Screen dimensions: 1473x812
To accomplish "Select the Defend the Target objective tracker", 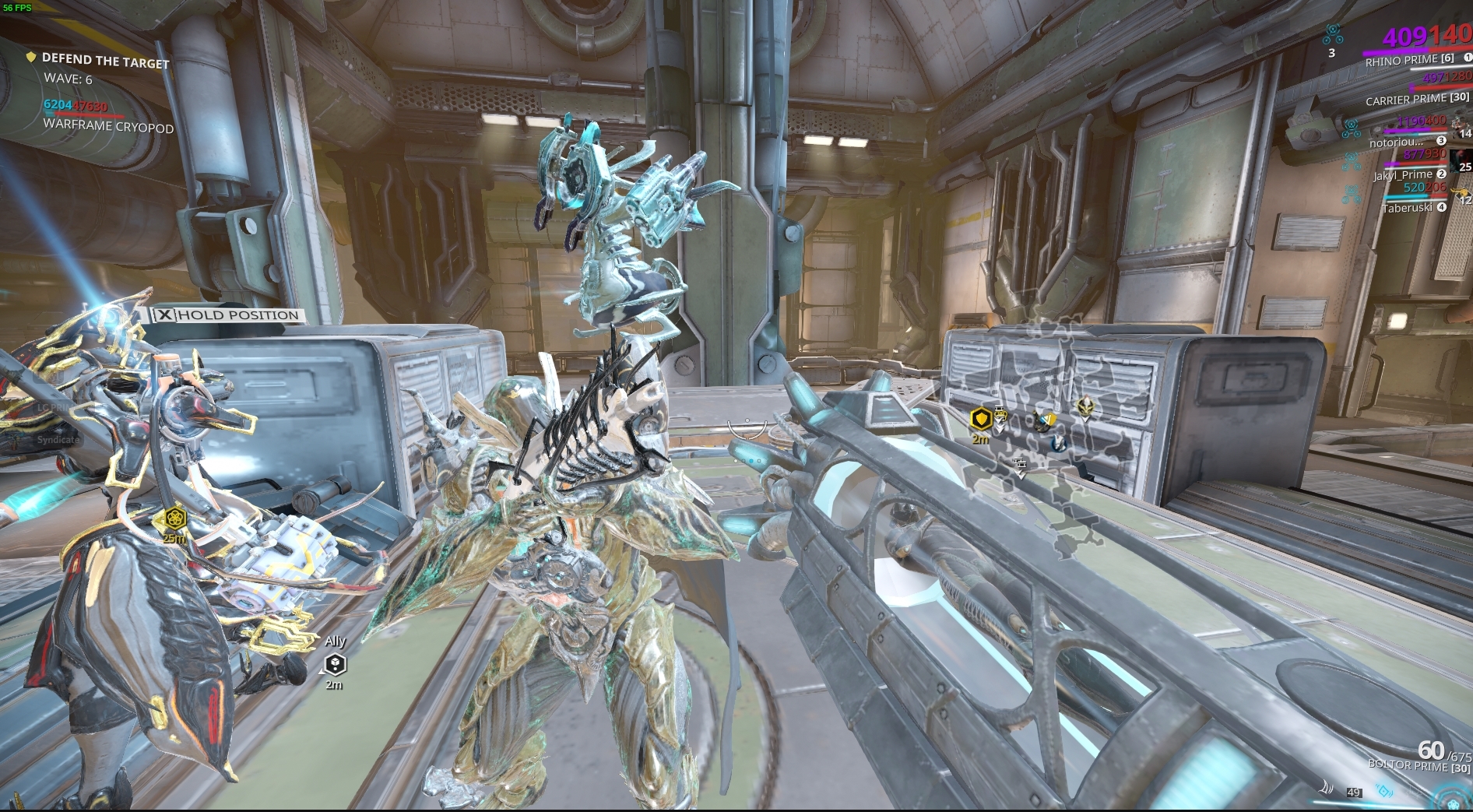I will 104,61.
